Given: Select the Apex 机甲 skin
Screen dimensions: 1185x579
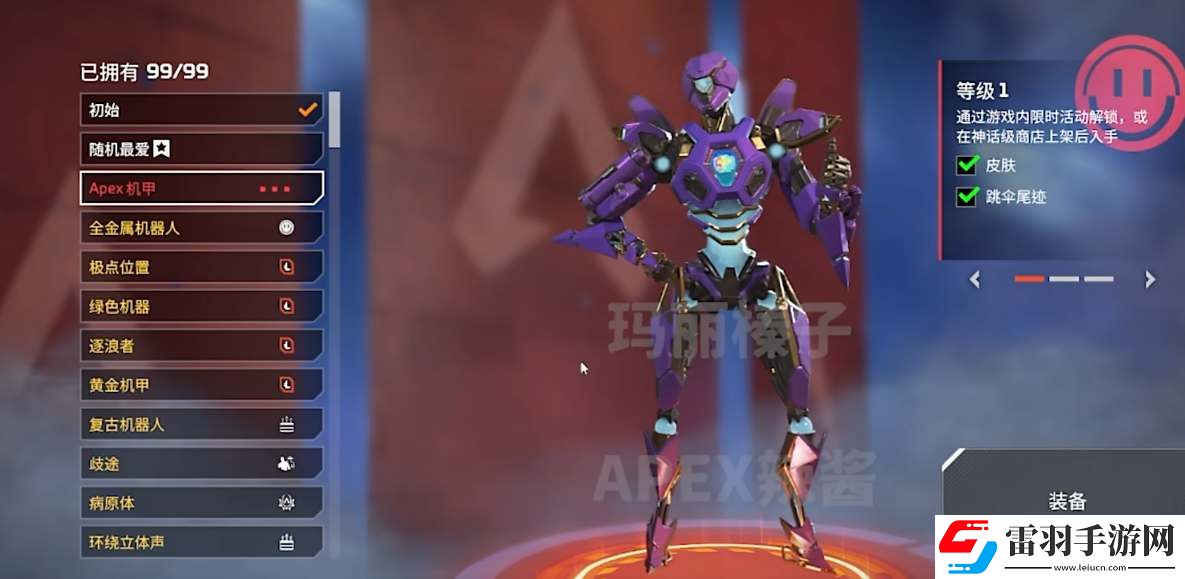Looking at the screenshot, I should pos(200,188).
